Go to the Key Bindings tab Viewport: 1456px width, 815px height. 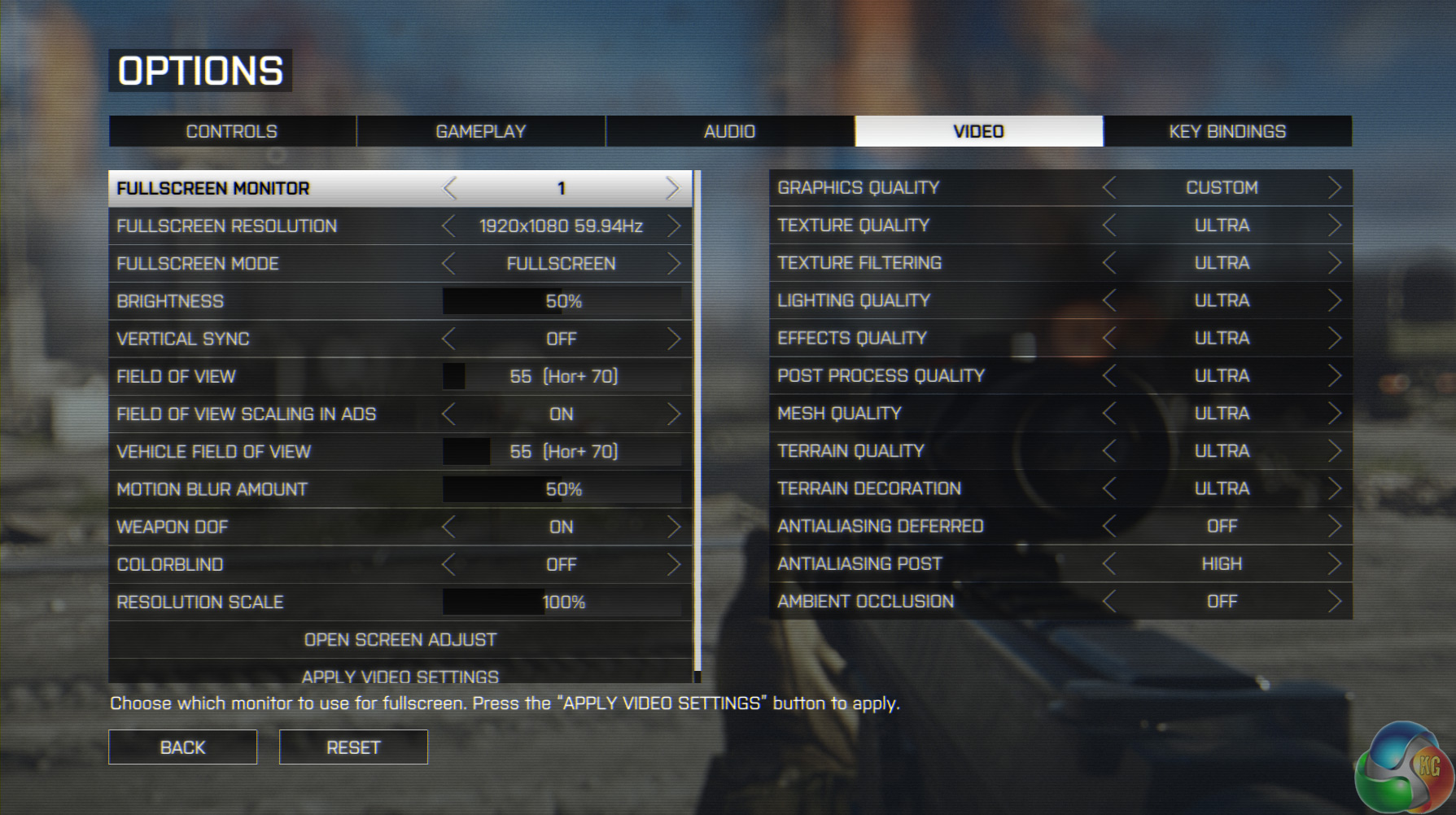point(1227,131)
